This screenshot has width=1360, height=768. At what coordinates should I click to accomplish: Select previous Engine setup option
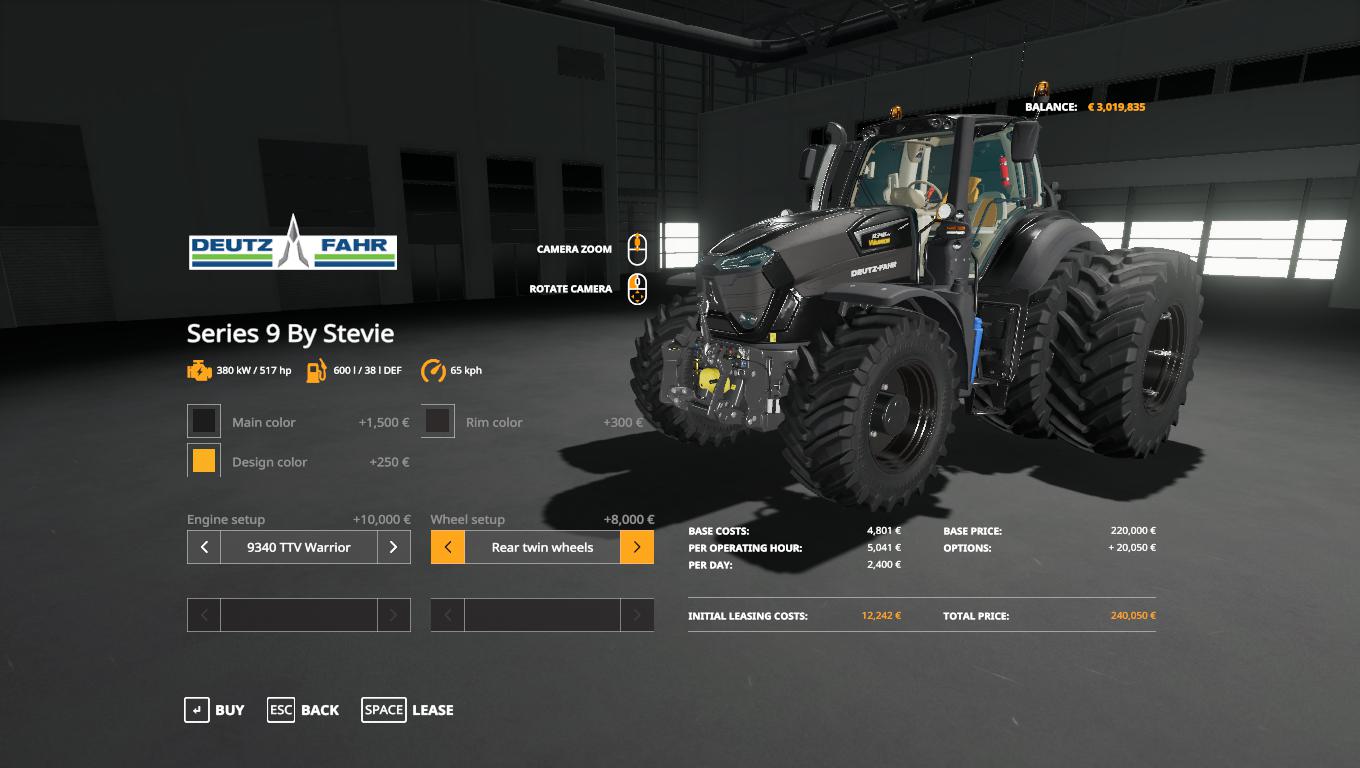(204, 547)
